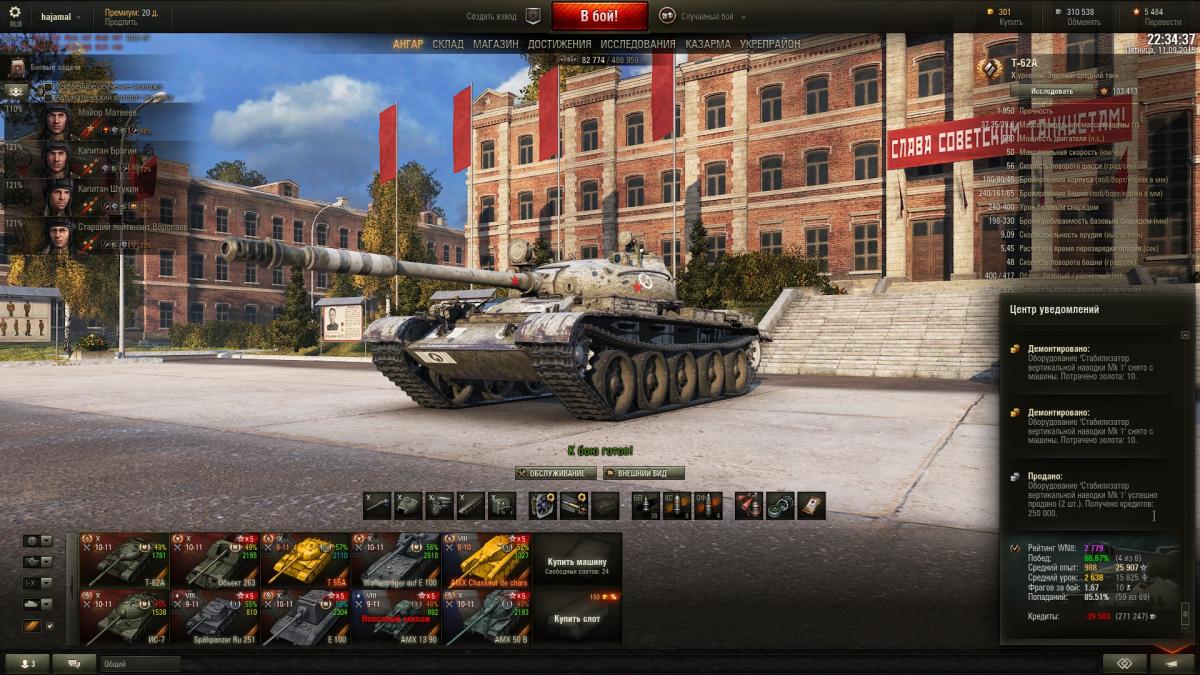Click the Общий chat channel field

140,663
